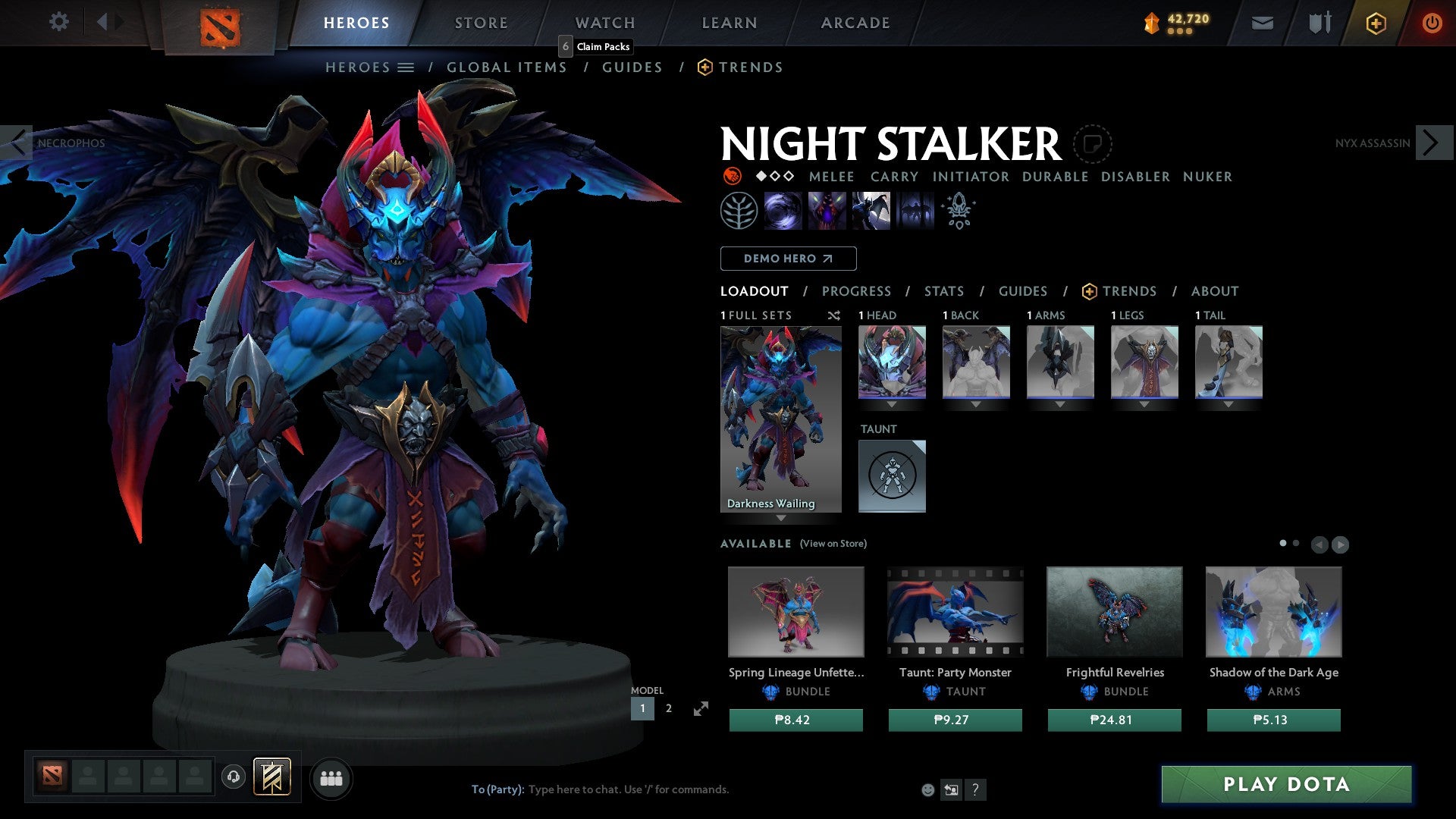Open the Dota Plus hexagon icon
The height and width of the screenshot is (819, 1456).
click(1375, 23)
